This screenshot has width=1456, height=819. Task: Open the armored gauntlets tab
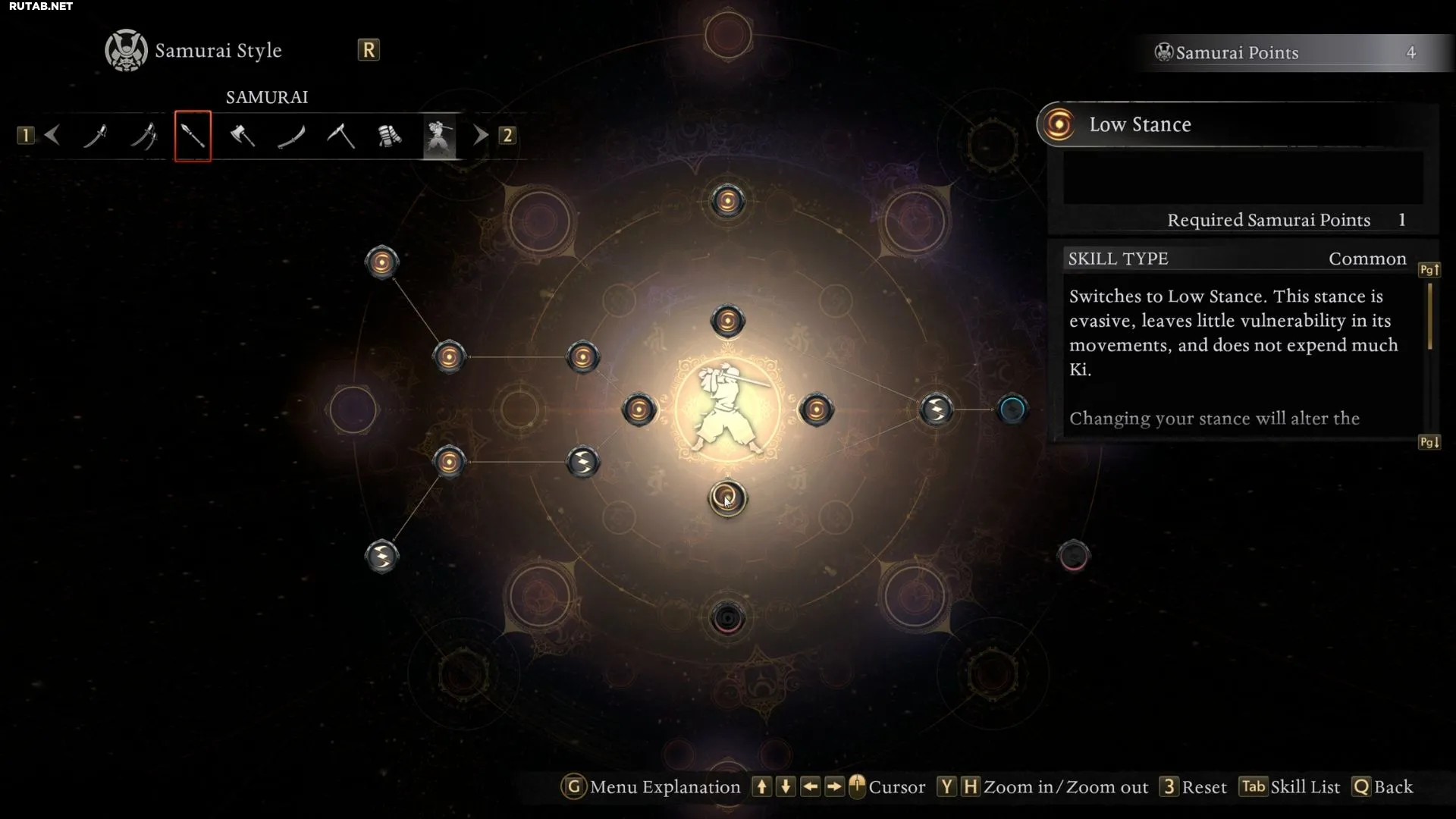(x=390, y=136)
